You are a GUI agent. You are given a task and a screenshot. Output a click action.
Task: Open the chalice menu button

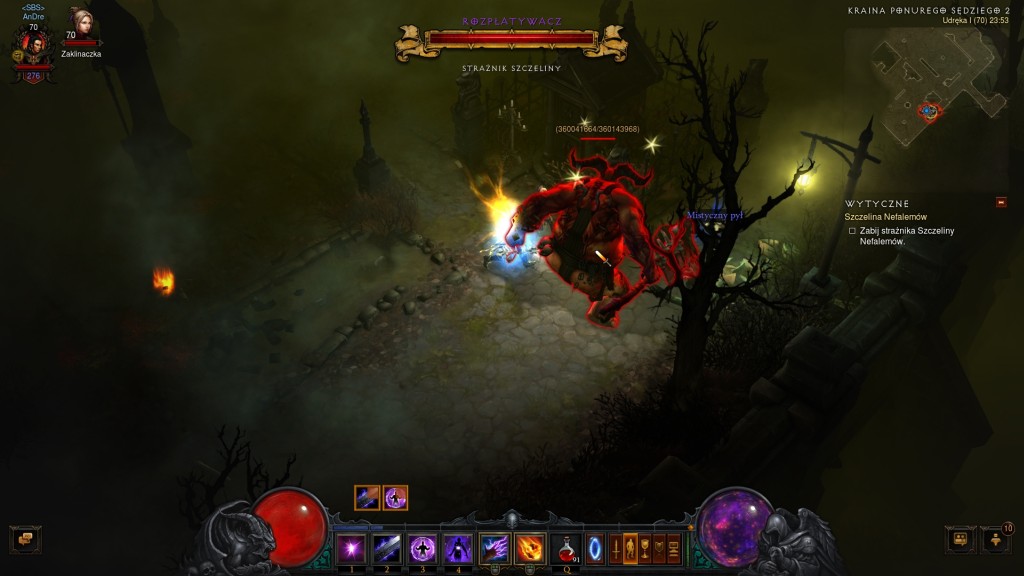point(645,548)
